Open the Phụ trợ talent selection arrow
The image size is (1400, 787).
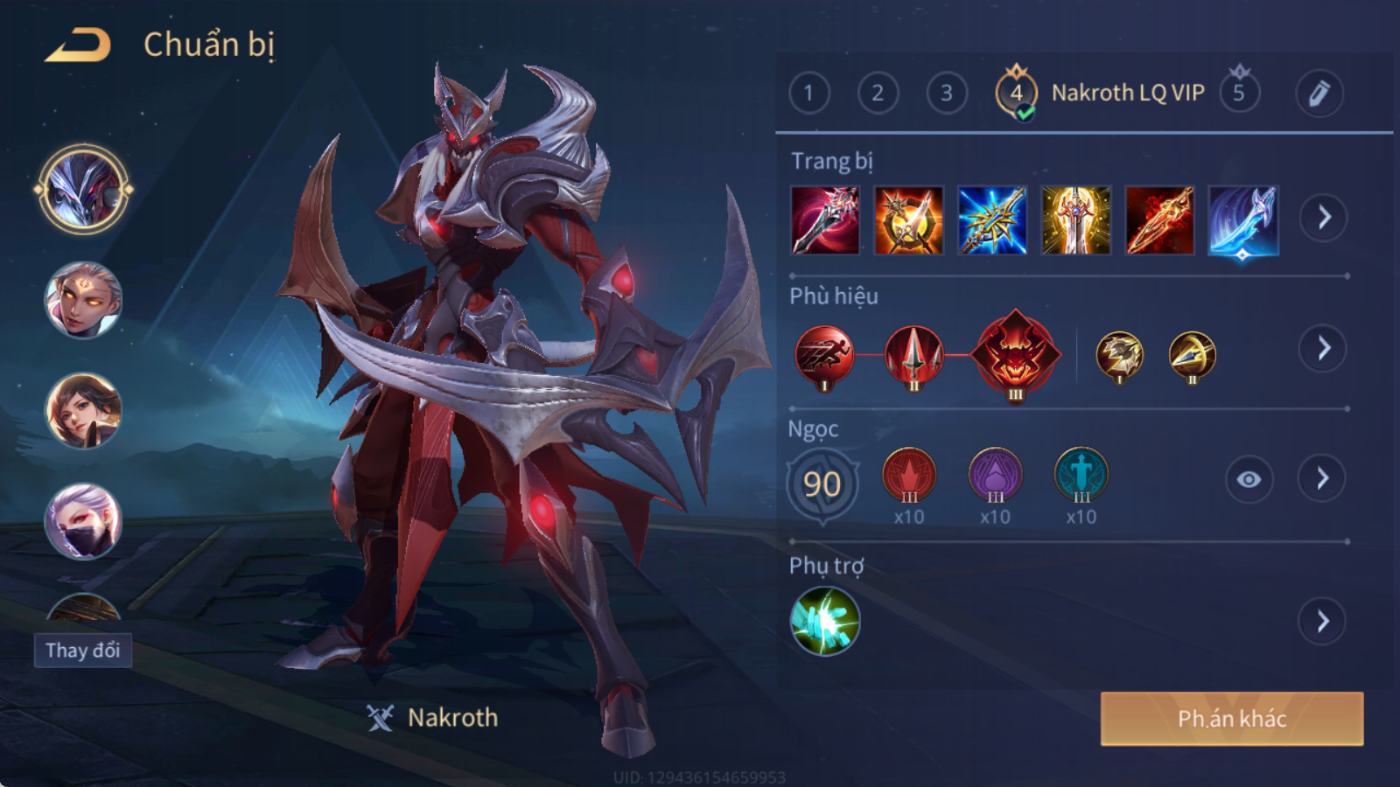tap(1322, 622)
